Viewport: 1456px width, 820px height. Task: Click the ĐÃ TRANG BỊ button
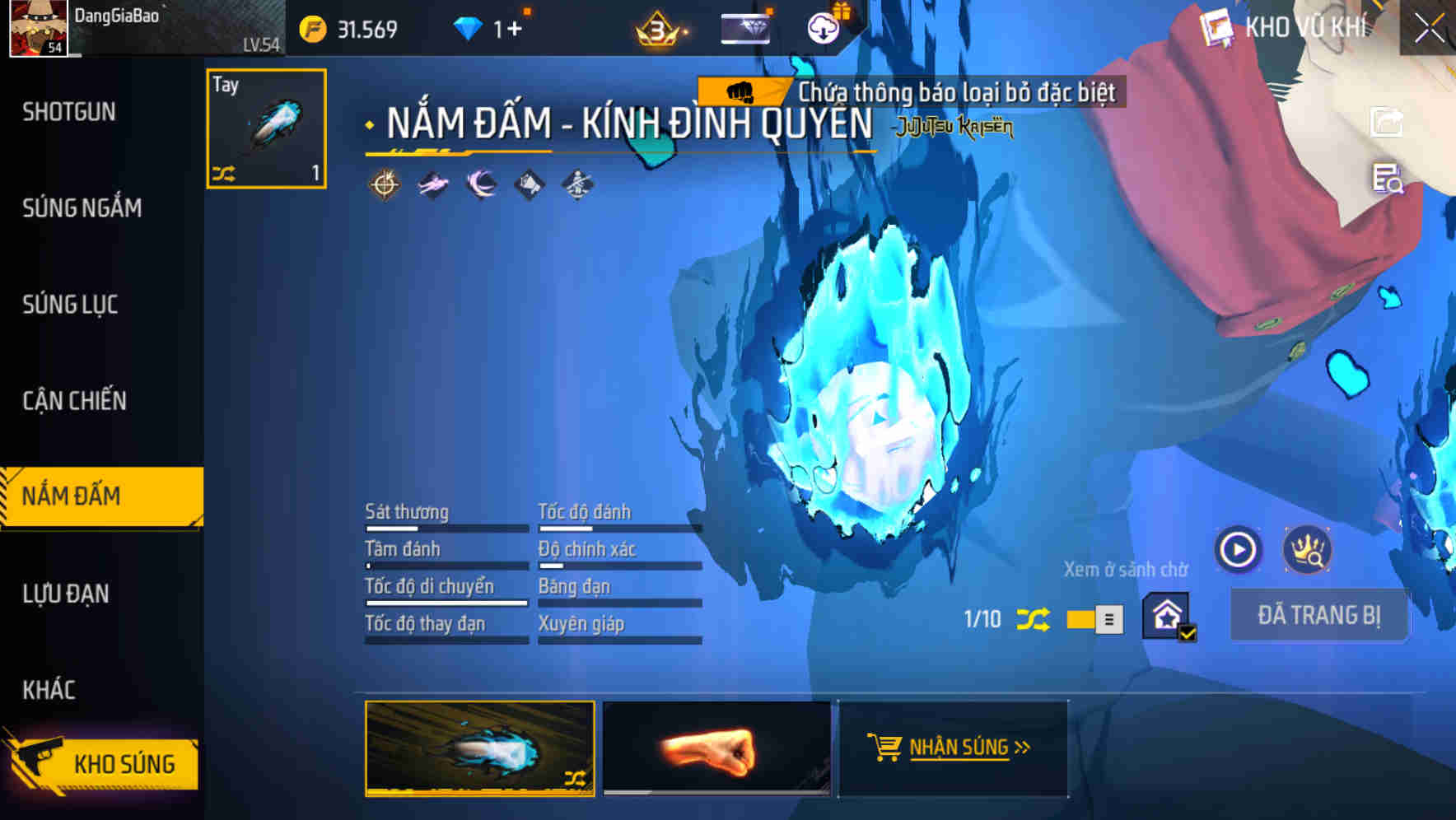tap(1319, 615)
